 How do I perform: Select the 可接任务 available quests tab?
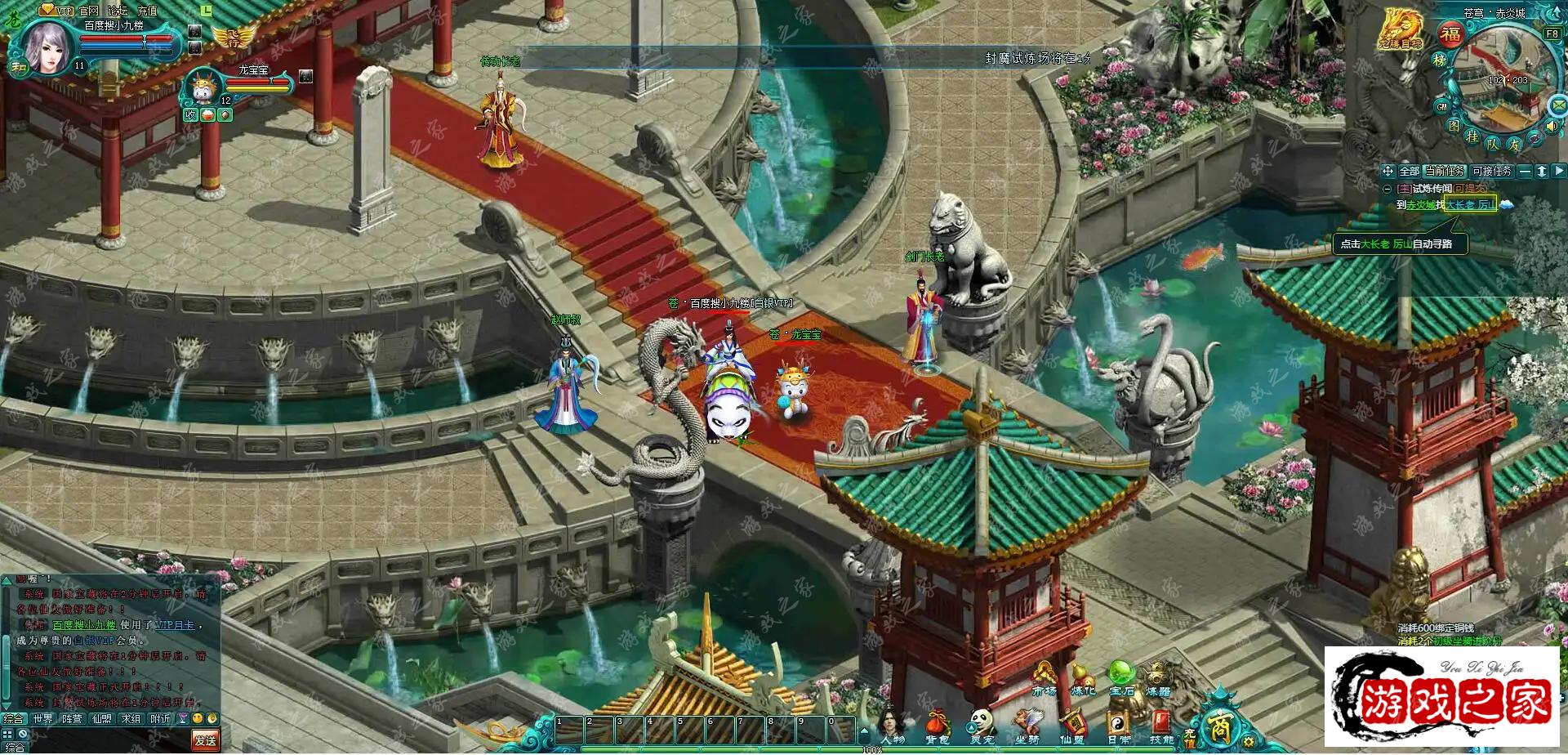(x=1492, y=171)
